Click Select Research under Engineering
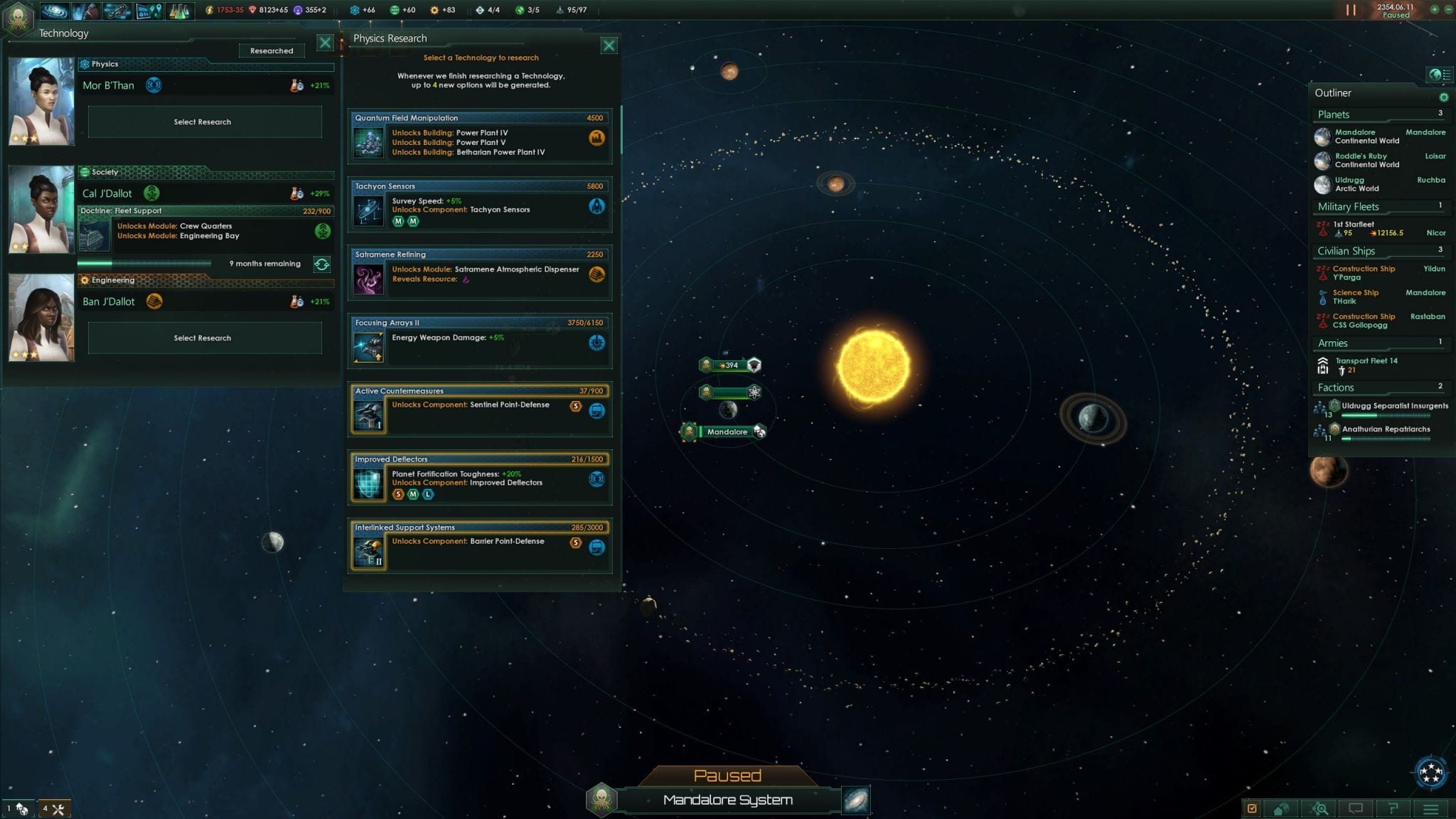Image resolution: width=1456 pixels, height=819 pixels. 204,338
